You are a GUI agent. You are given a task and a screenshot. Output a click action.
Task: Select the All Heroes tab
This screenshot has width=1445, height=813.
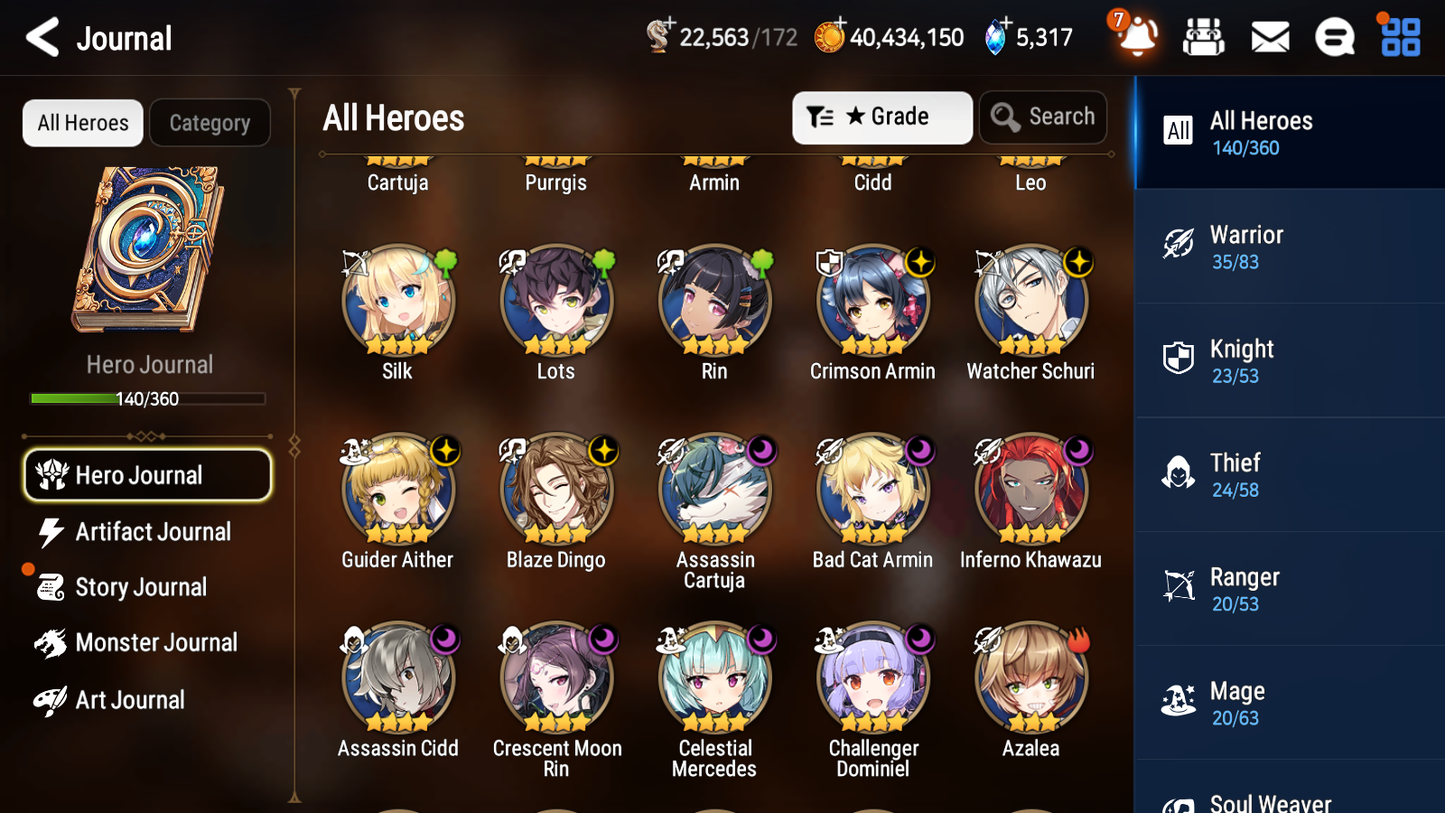pos(82,122)
